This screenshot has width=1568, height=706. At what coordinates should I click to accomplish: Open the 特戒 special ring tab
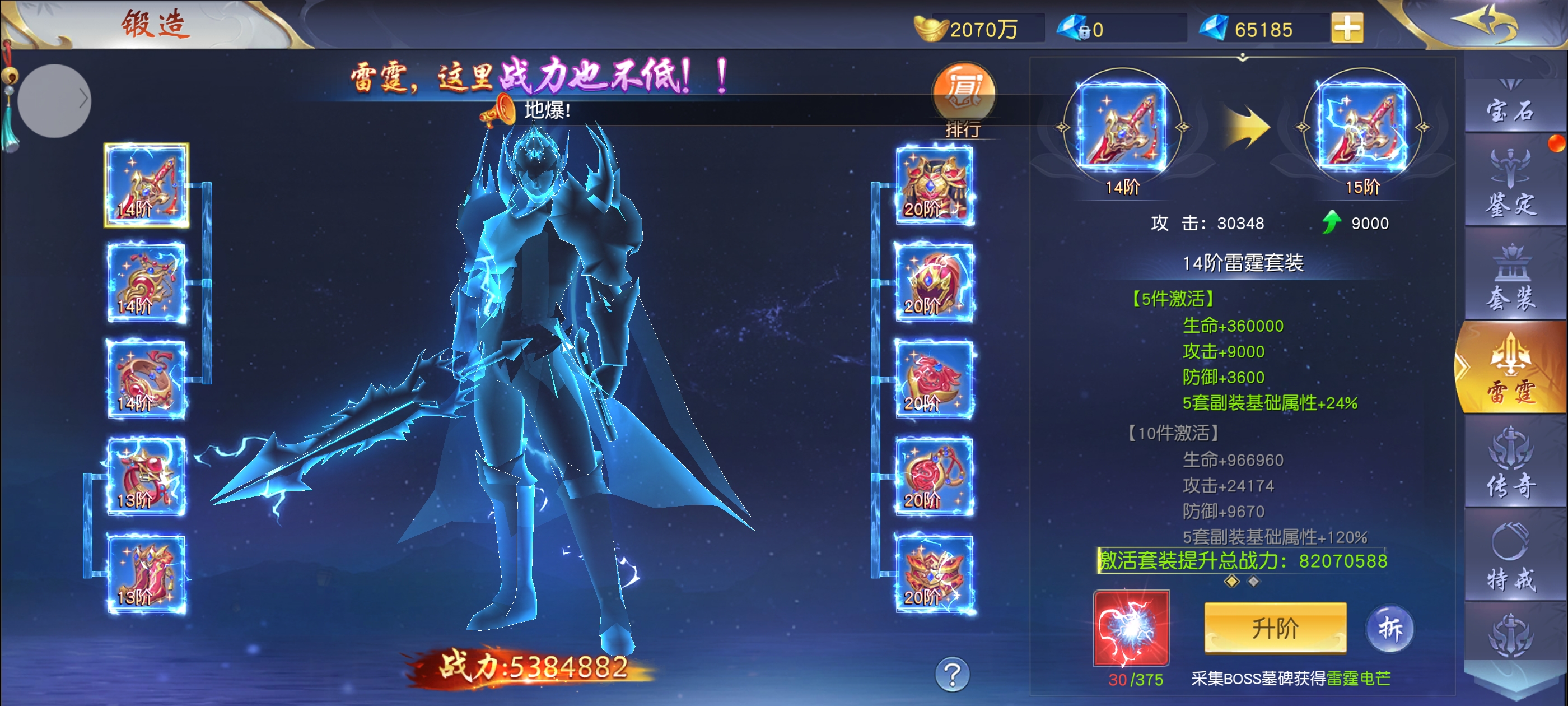coord(1510,557)
